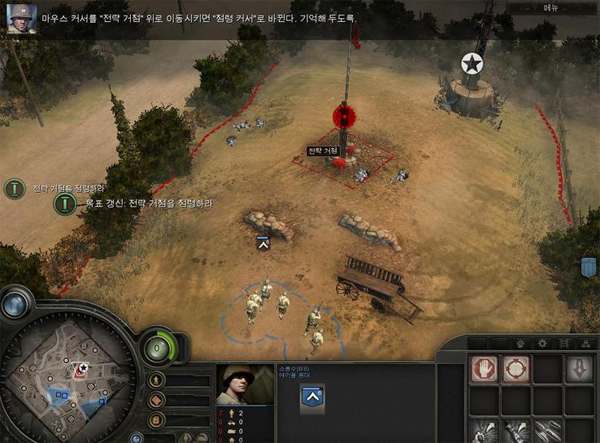The height and width of the screenshot is (443, 600).
Task: Select the blue chevron marker above squad
Action: click(x=263, y=243)
